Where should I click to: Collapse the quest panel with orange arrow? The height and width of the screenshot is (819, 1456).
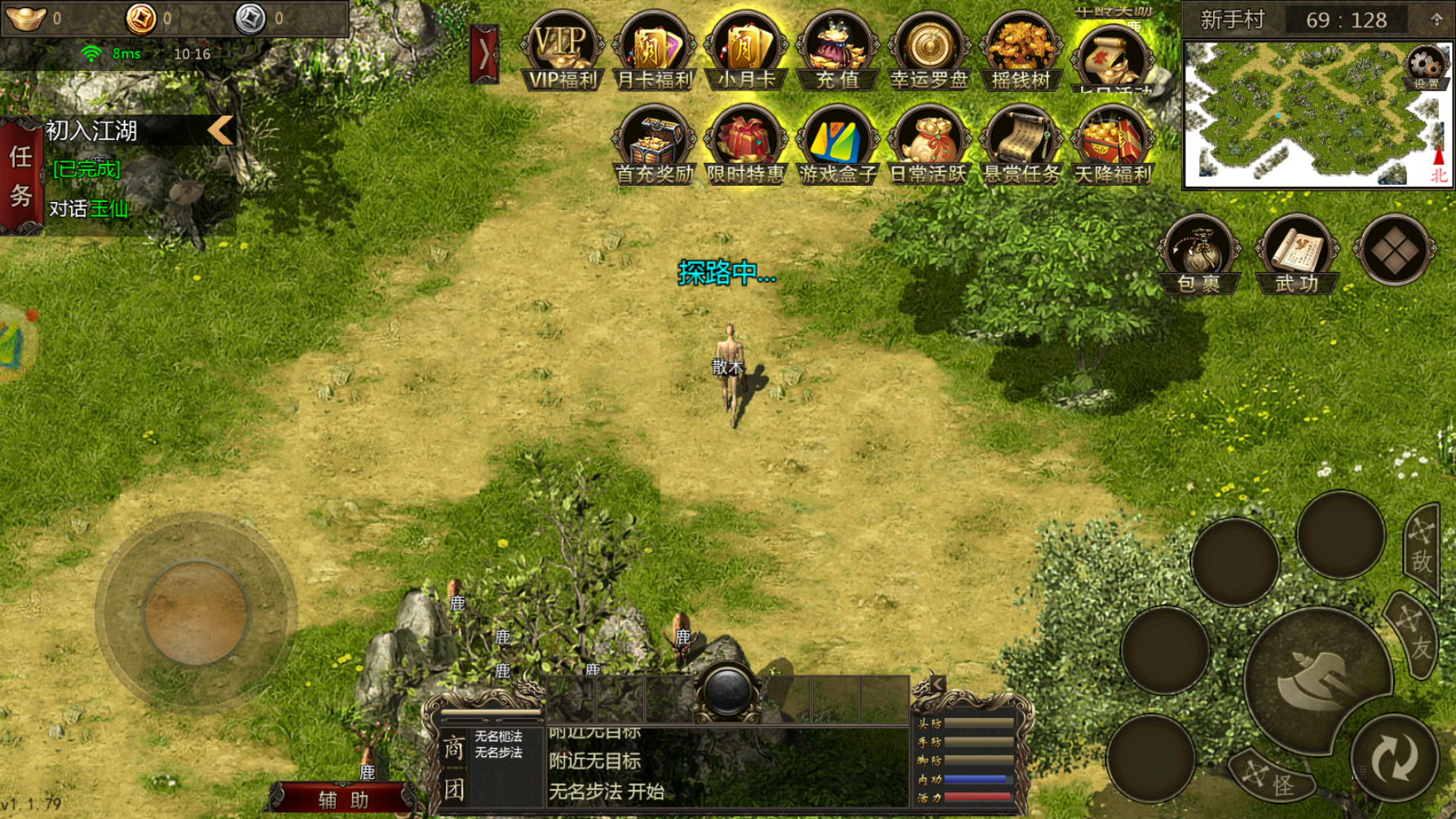pos(220,130)
